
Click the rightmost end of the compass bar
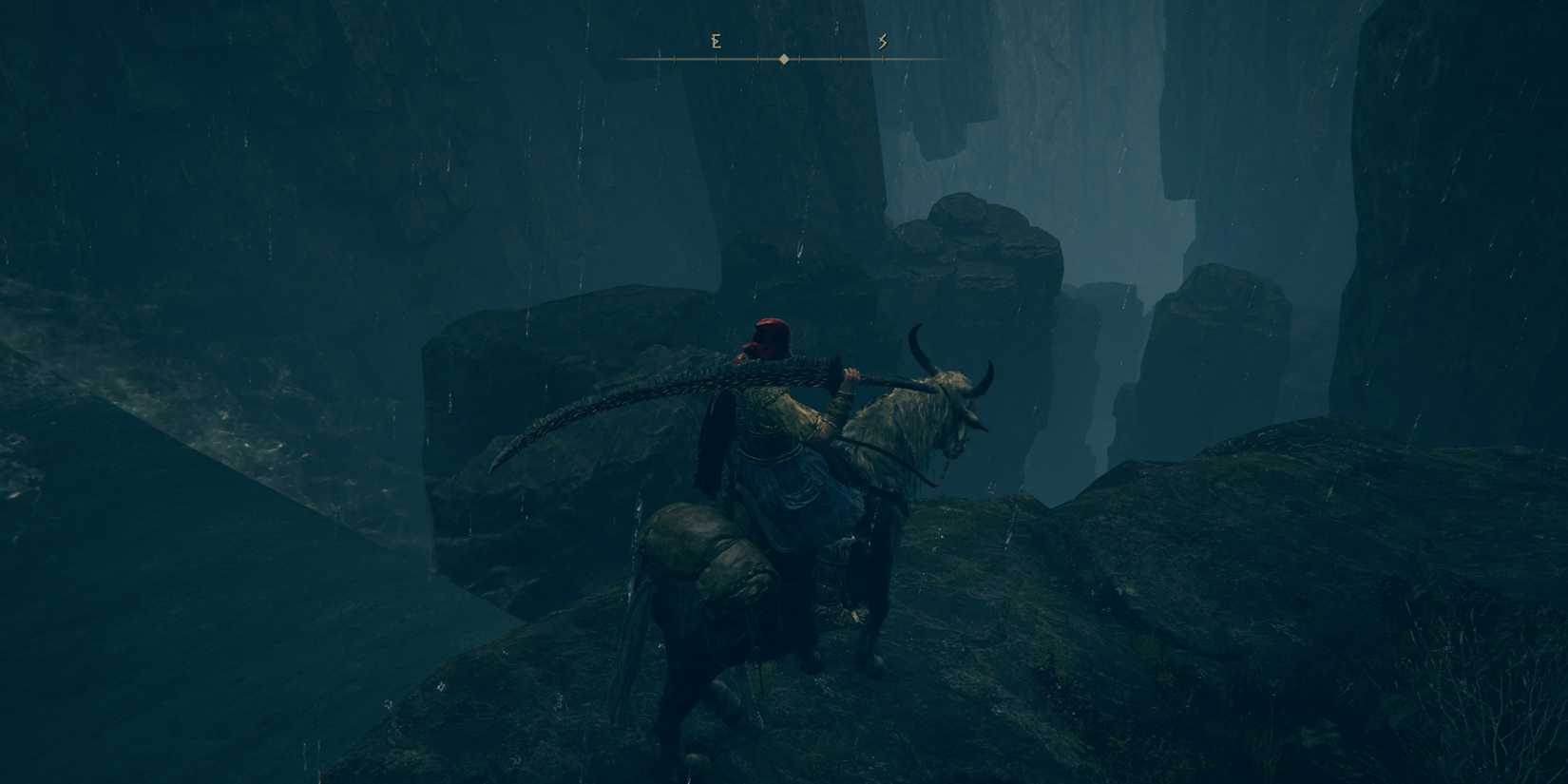click(943, 59)
